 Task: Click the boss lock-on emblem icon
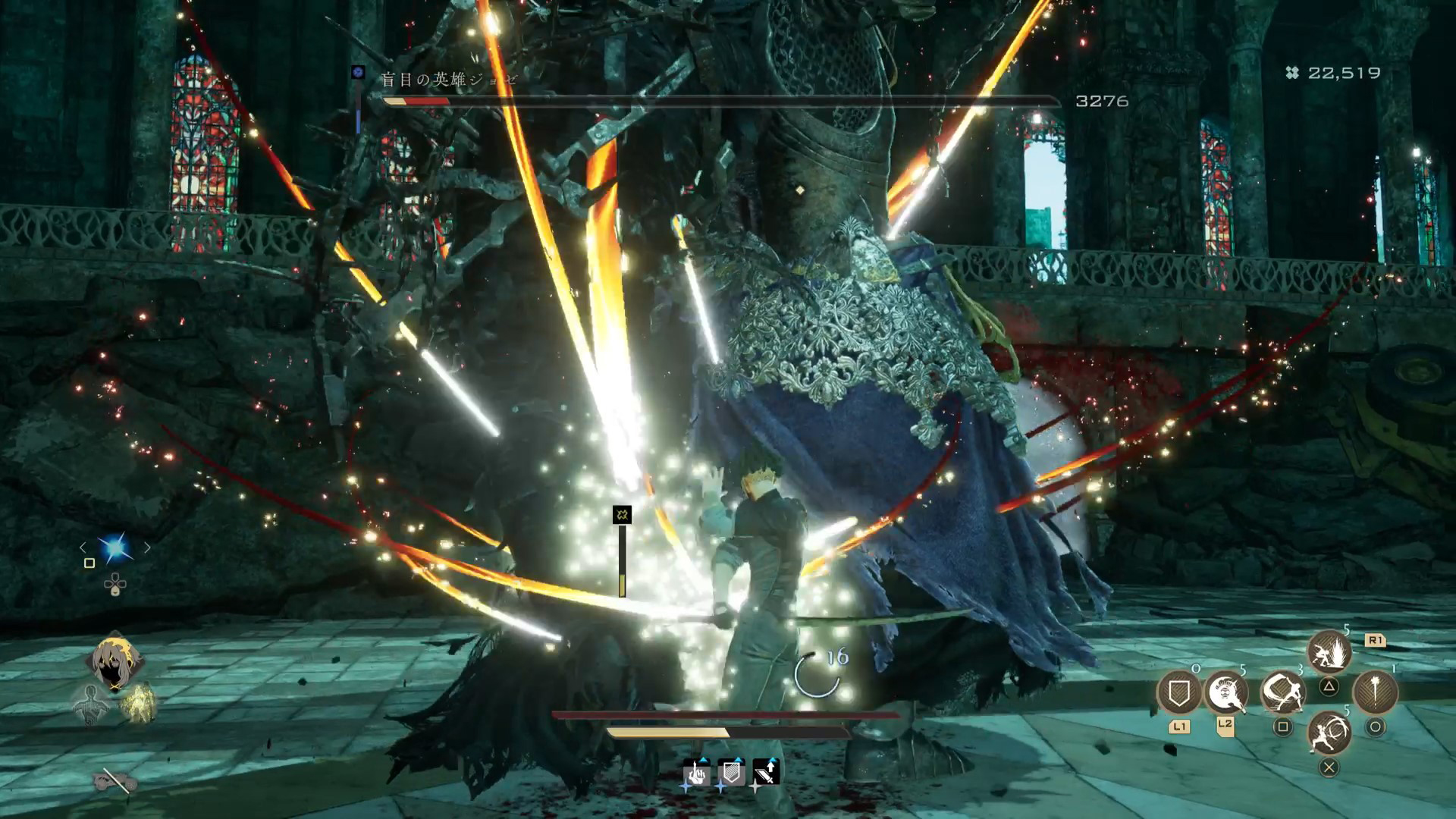click(x=359, y=73)
